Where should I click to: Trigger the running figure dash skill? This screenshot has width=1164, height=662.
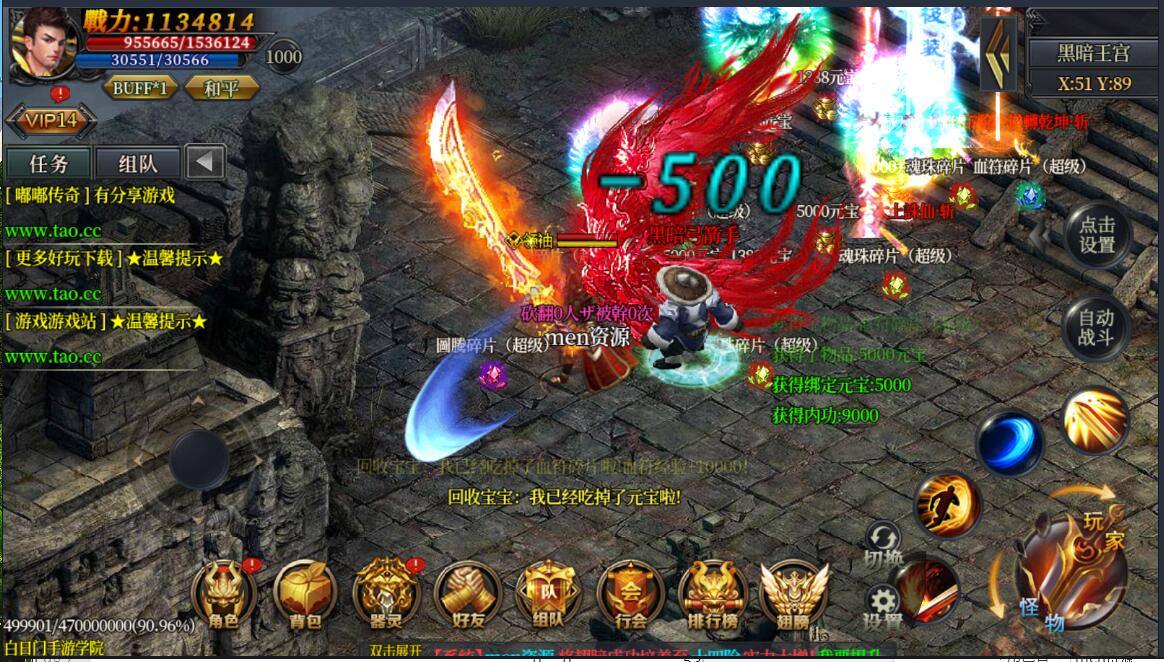click(946, 505)
